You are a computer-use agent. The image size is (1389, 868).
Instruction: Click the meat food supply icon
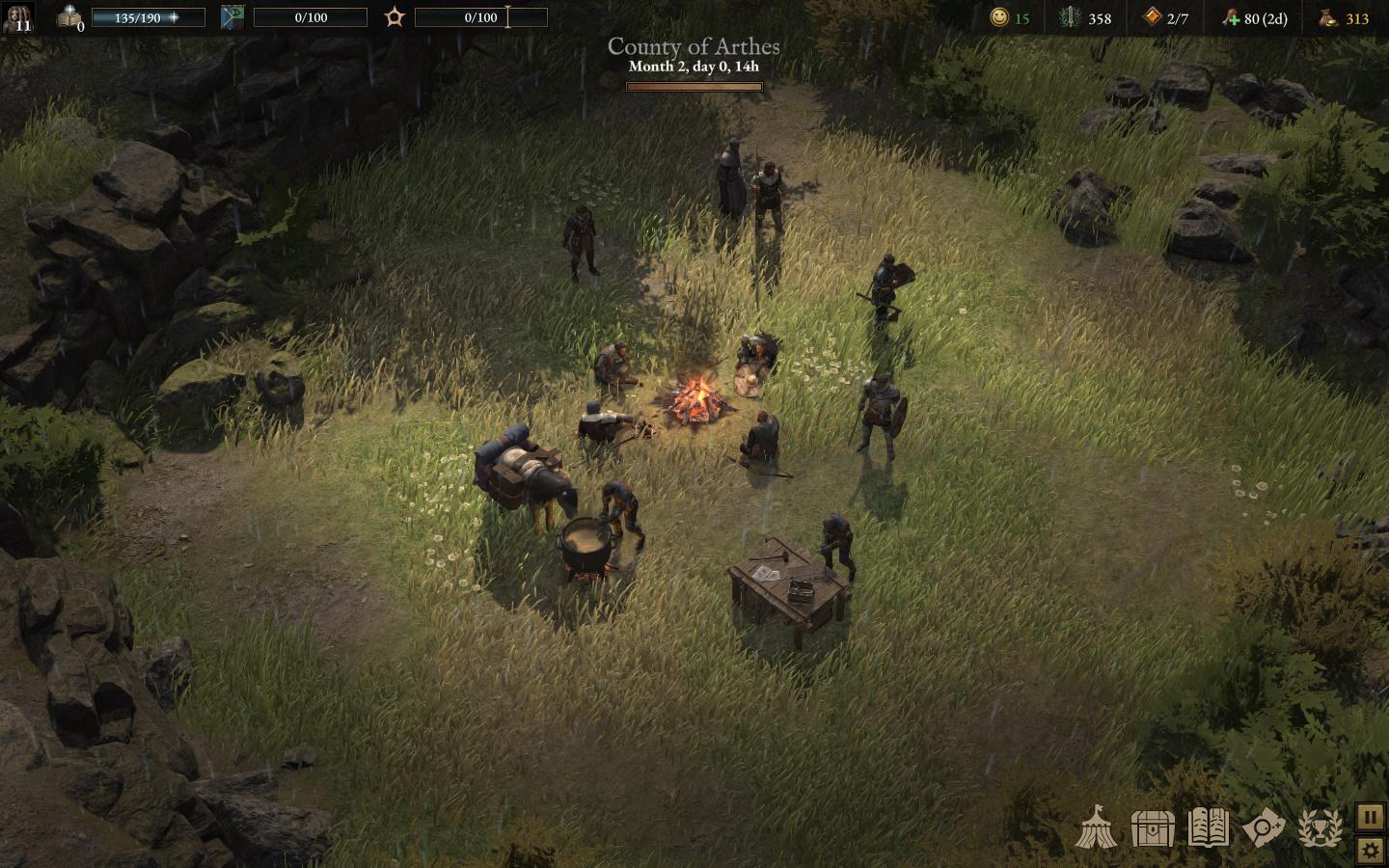click(1230, 18)
